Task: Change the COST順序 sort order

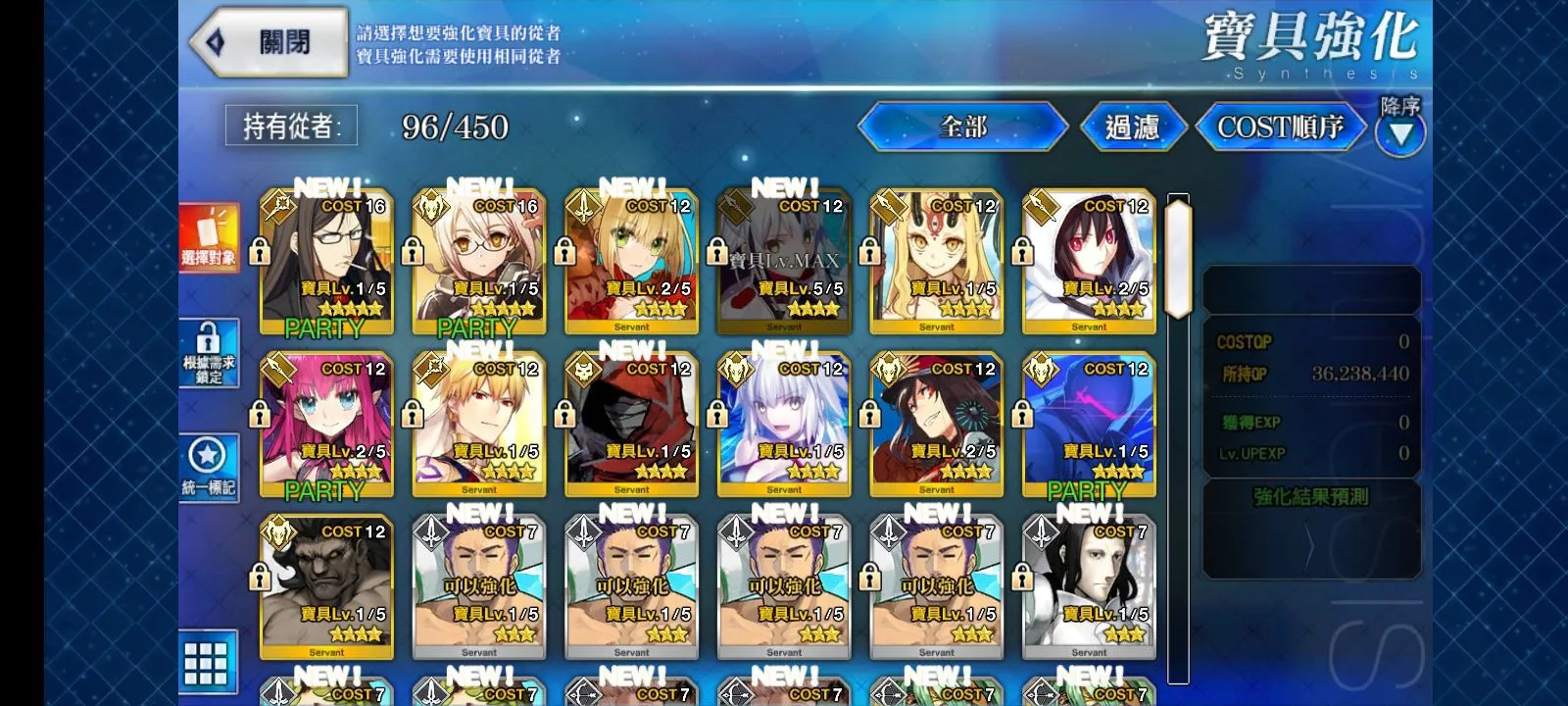Action: tap(1280, 127)
